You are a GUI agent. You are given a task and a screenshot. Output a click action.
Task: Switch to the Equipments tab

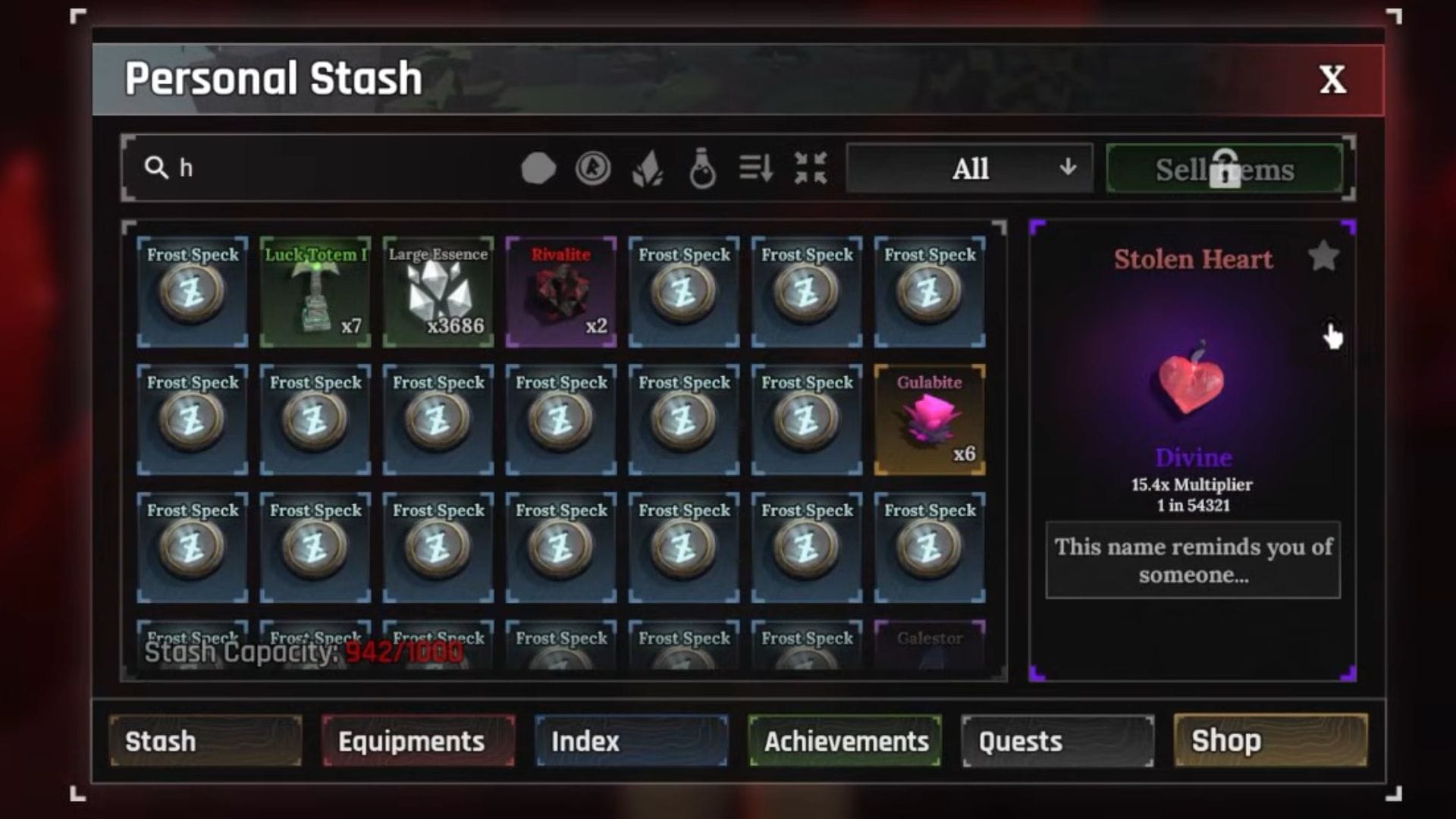click(417, 741)
